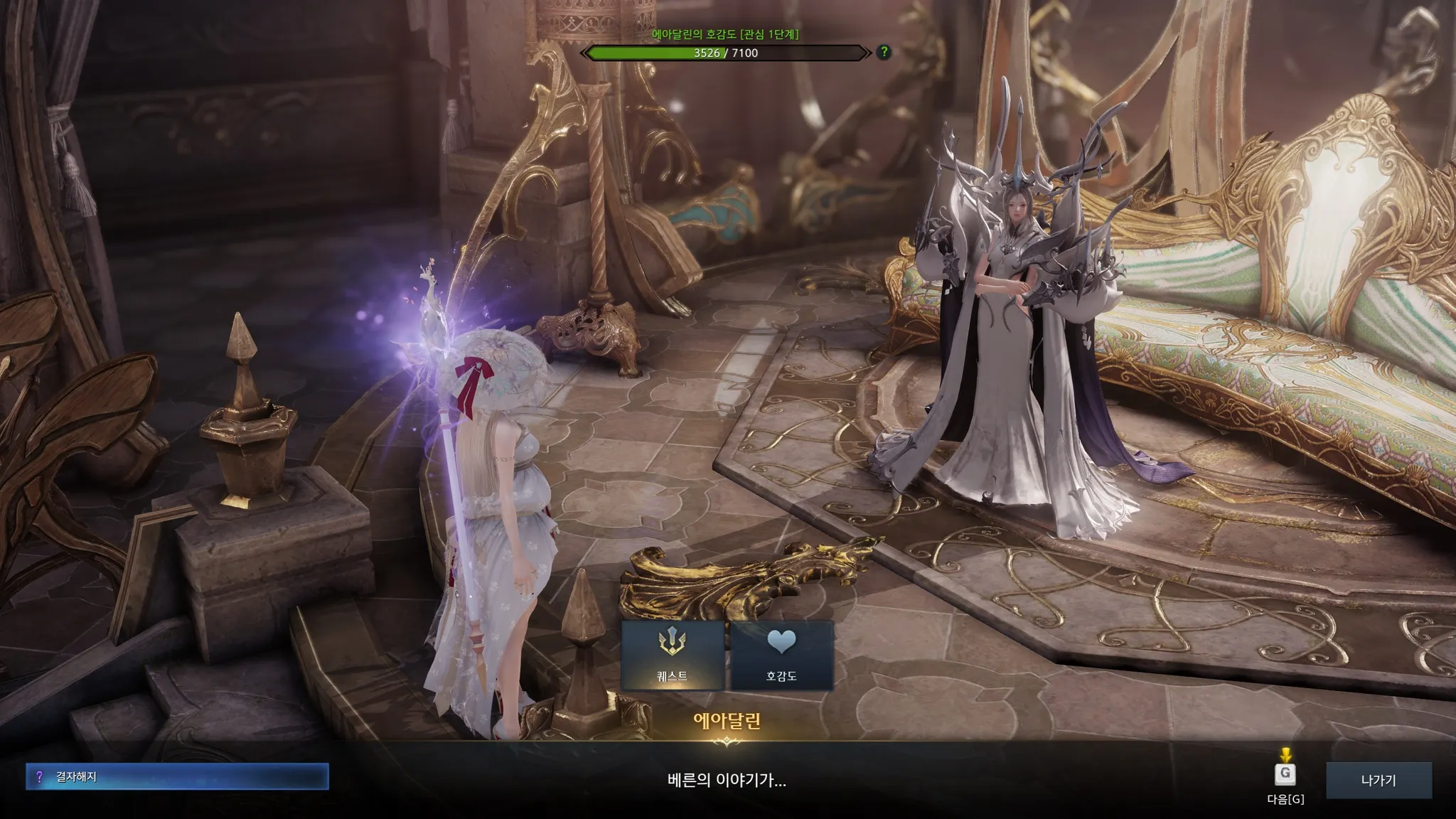Viewport: 1456px width, 819px height.
Task: Open the 퀘스트 quest option
Action: (673, 655)
